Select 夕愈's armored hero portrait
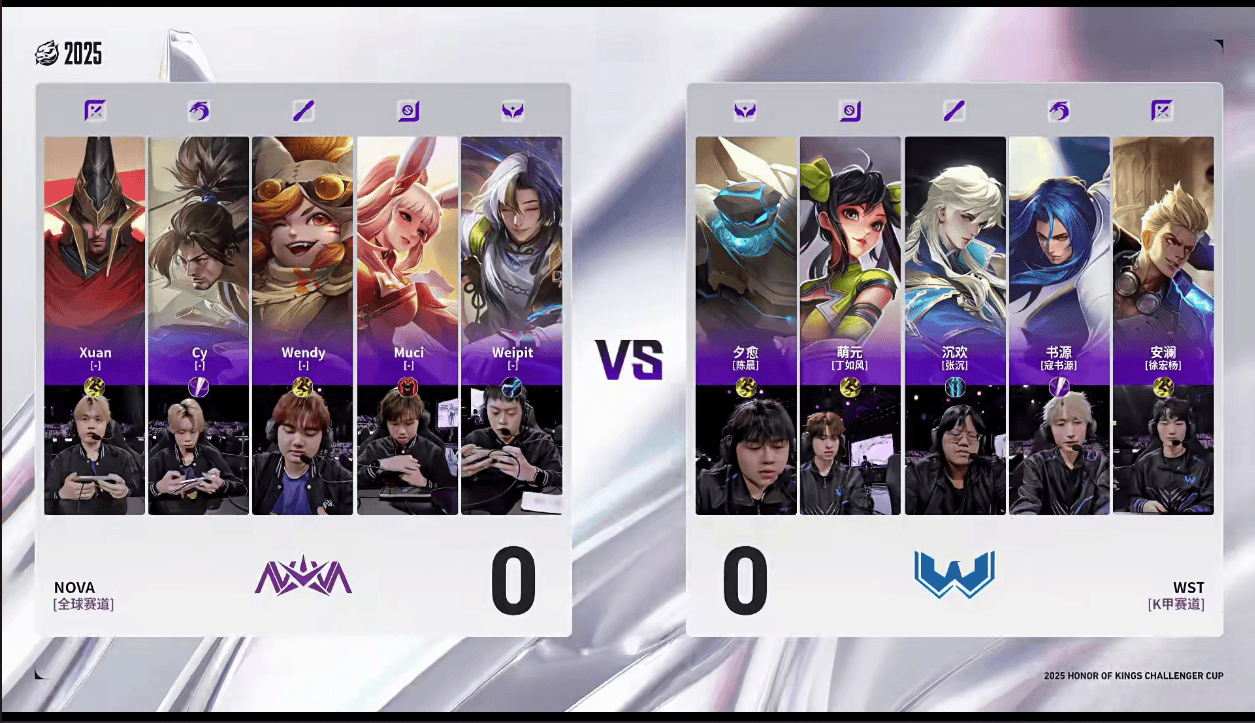The height and width of the screenshot is (723, 1255). [746, 240]
